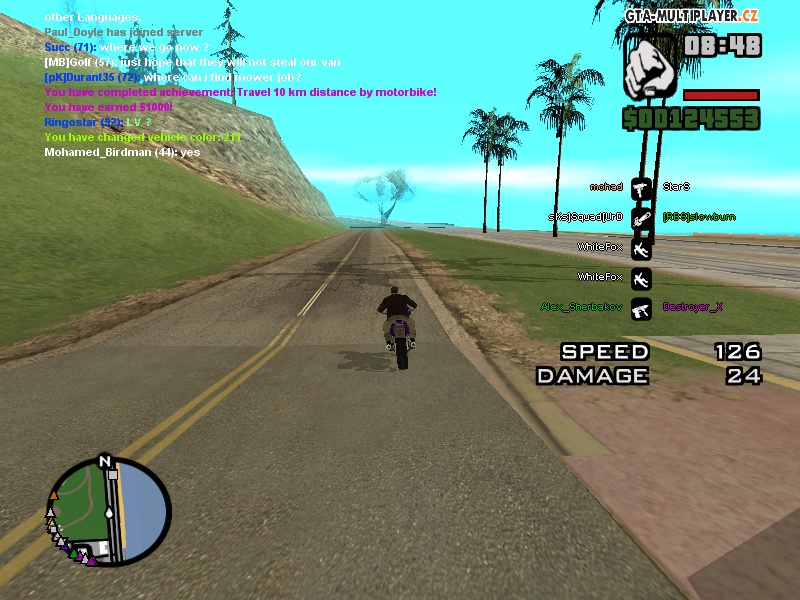The width and height of the screenshot is (800, 600).
Task: Click the chainsaw icon in the kill feed
Action: (x=641, y=216)
